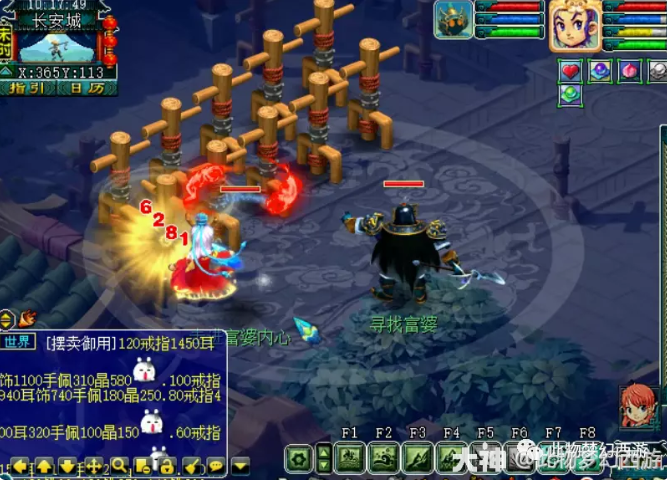The image size is (667, 480).
Task: Click the red-haired girl avatar icon
Action: [x=638, y=407]
